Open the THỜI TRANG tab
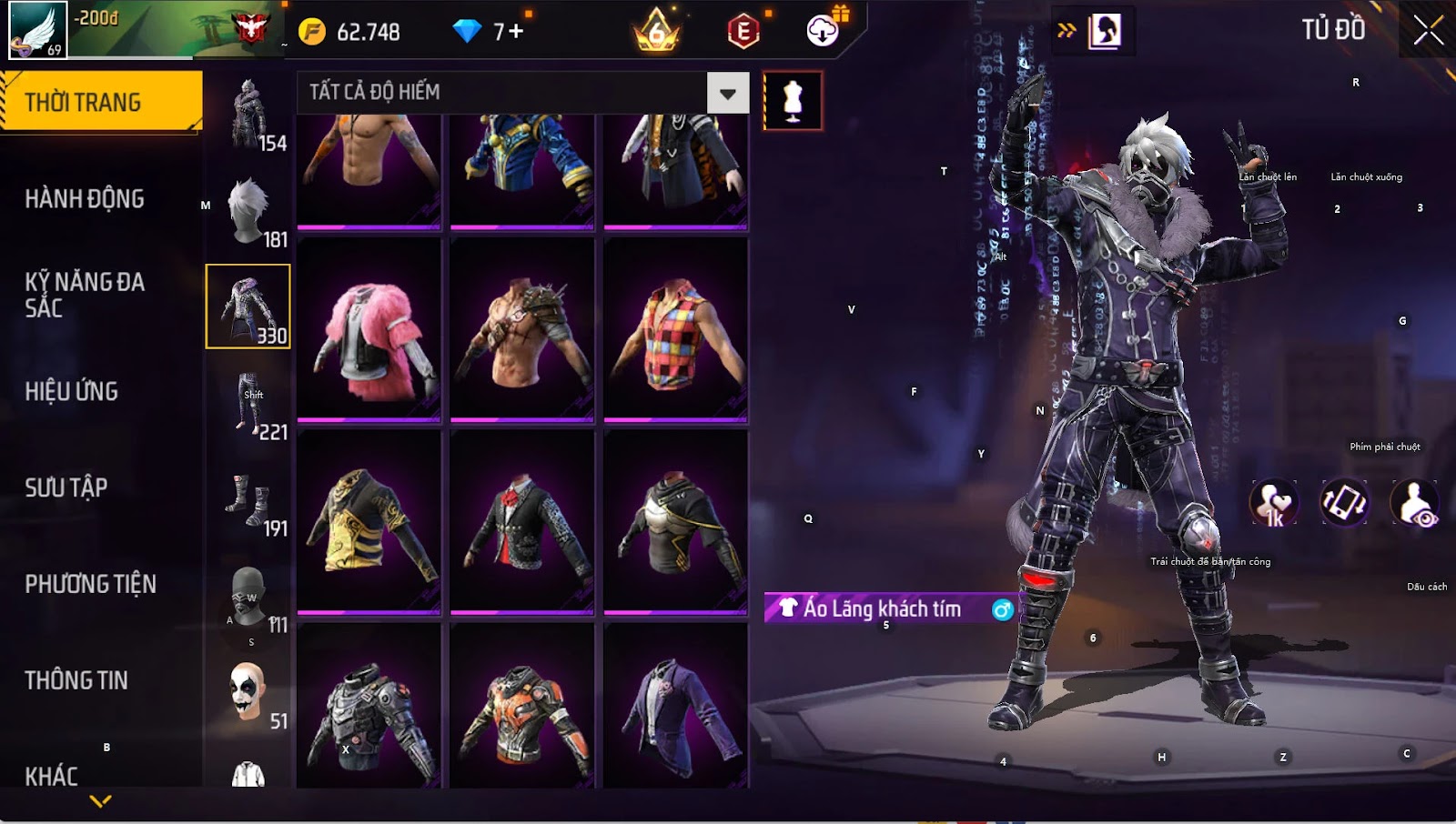This screenshot has width=1456, height=824. click(101, 102)
